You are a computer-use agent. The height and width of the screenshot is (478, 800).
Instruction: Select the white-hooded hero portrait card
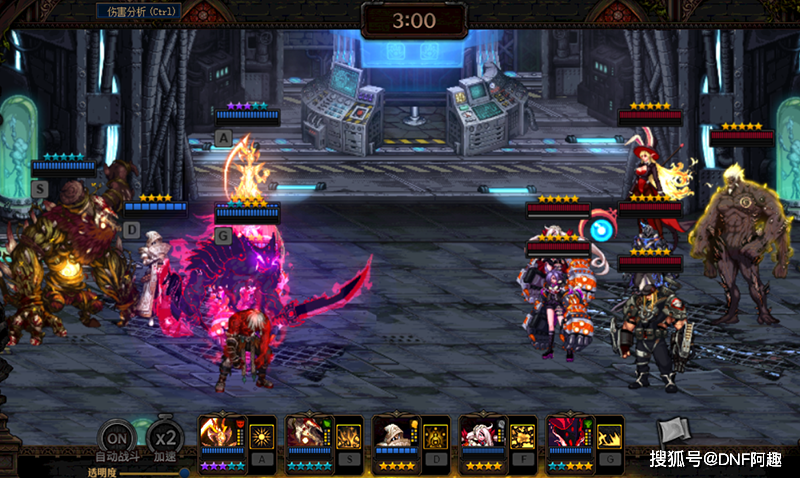[x=396, y=434]
